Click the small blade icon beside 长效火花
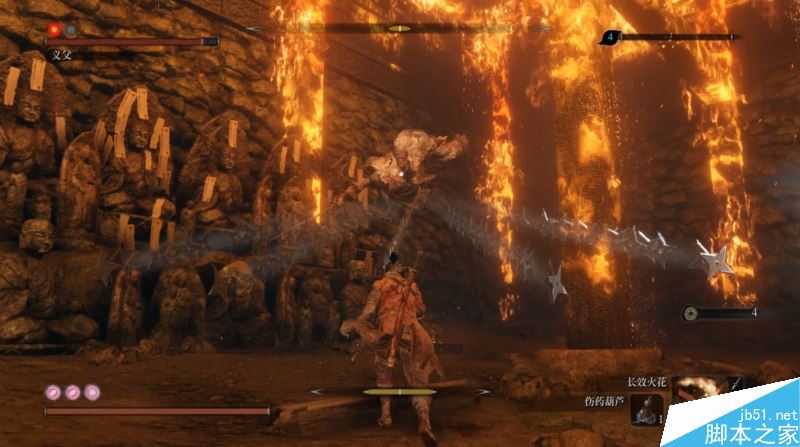 pos(735,382)
